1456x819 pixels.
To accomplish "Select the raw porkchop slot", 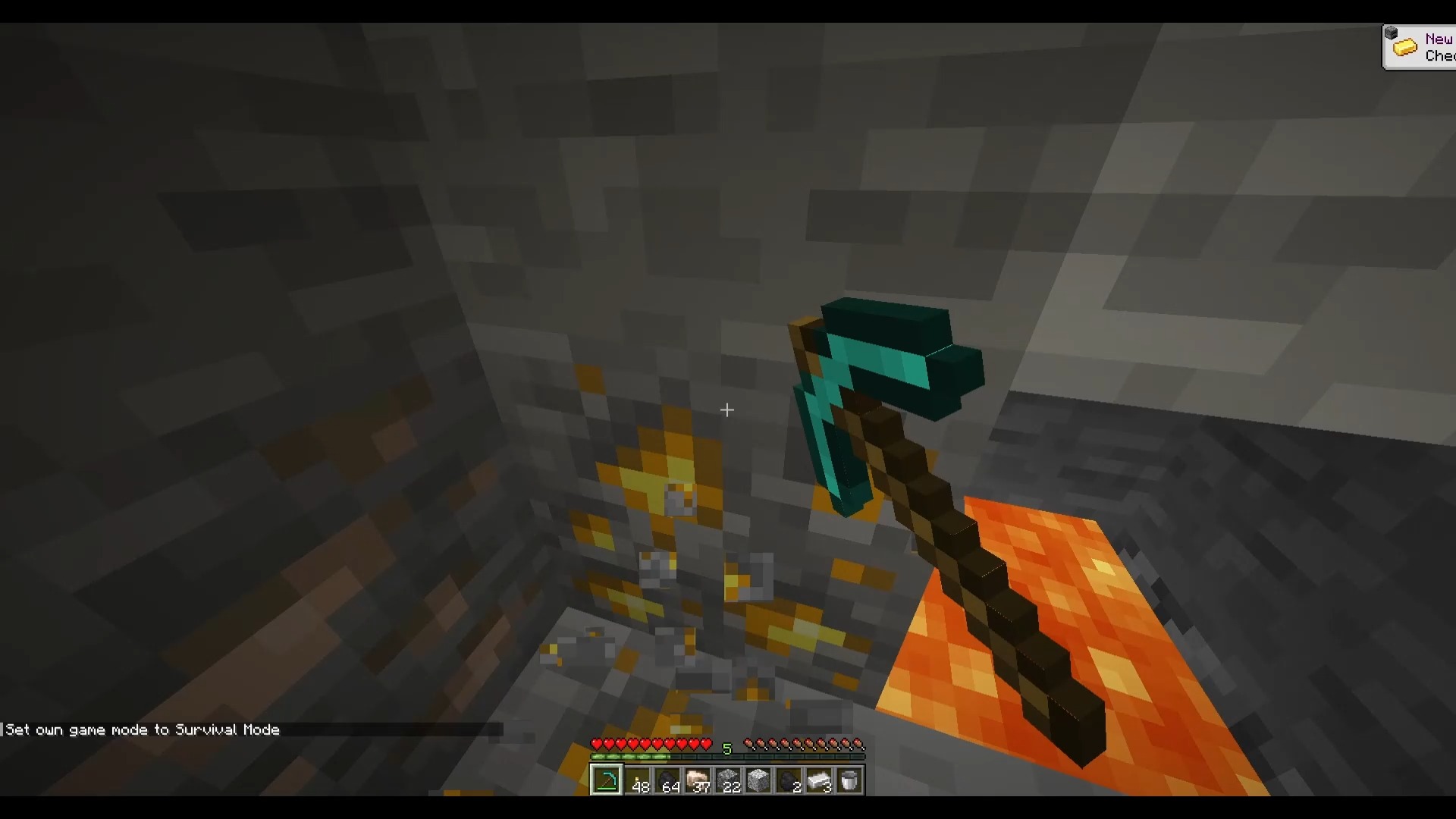I will point(698,780).
